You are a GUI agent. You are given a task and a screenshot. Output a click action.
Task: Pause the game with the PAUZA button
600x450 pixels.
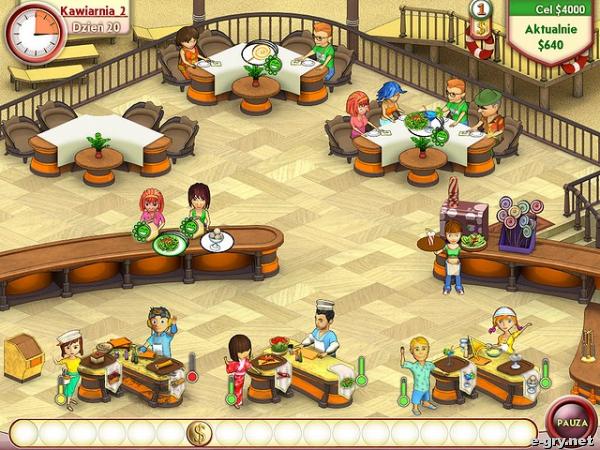coord(571,420)
